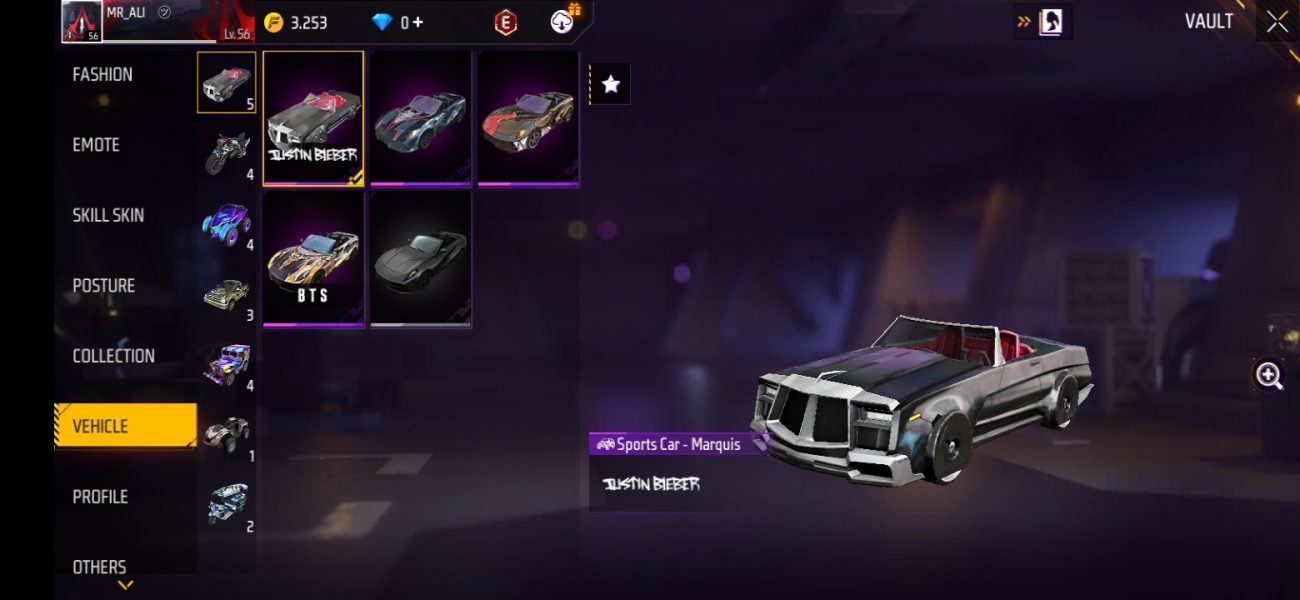This screenshot has height=600, width=1300.
Task: Pick the red and black car skin
Action: (527, 118)
